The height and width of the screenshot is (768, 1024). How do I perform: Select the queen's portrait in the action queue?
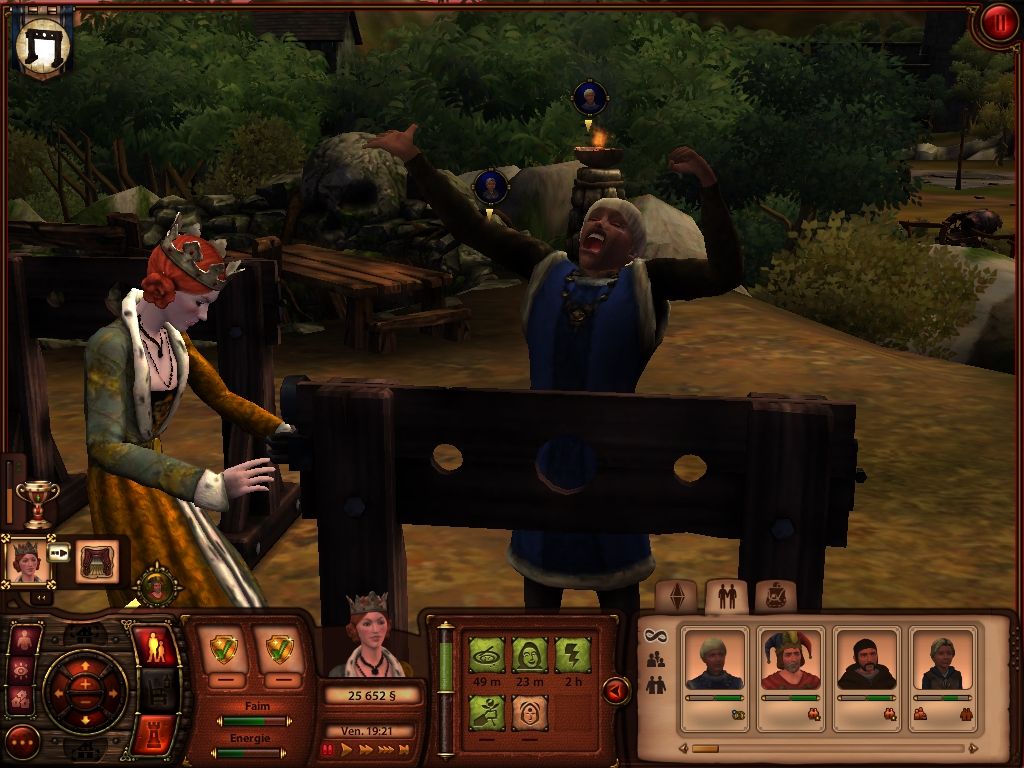27,561
